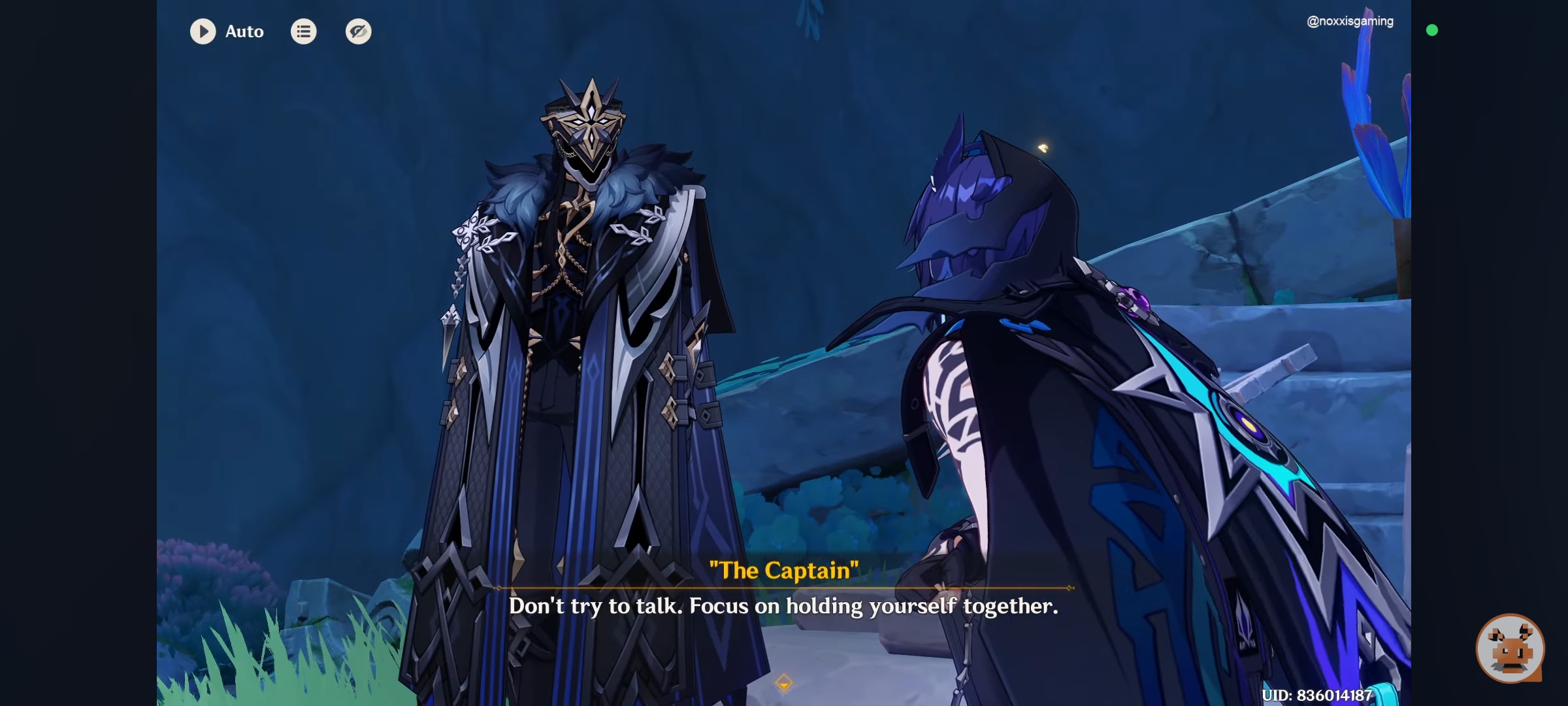Screen dimensions: 1568x706
Task: Toggle UI visibility with the eye button
Action: tap(358, 31)
